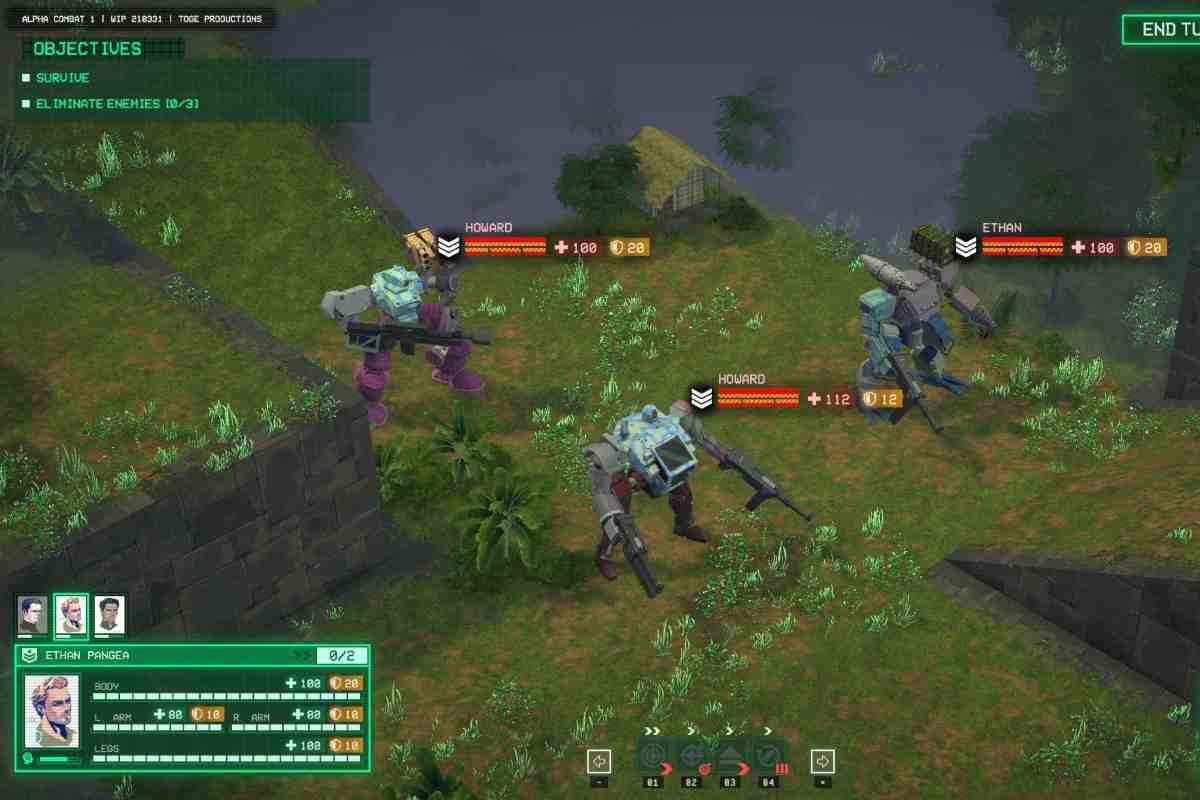1200x800 pixels.
Task: Select the pale-faced pilot on white portrait
Action: tap(109, 614)
